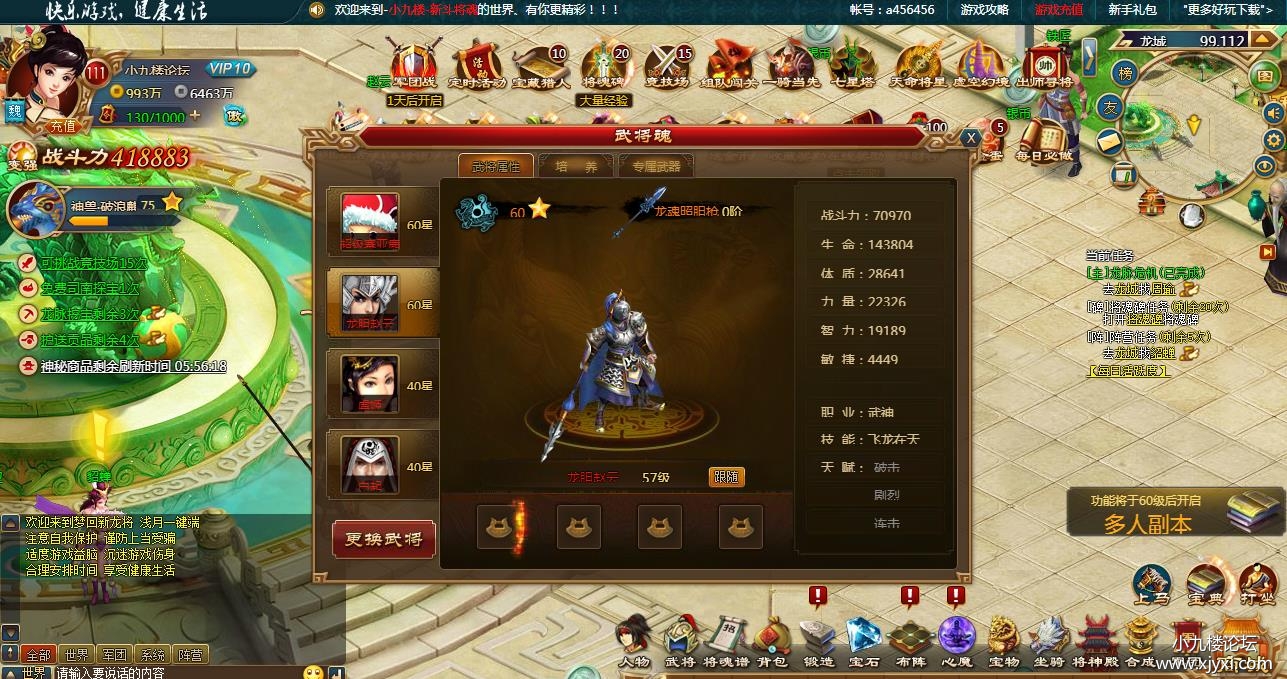Switch to the 培养 tab
Screen dimensions: 1287x679
pyautogui.click(x=577, y=166)
